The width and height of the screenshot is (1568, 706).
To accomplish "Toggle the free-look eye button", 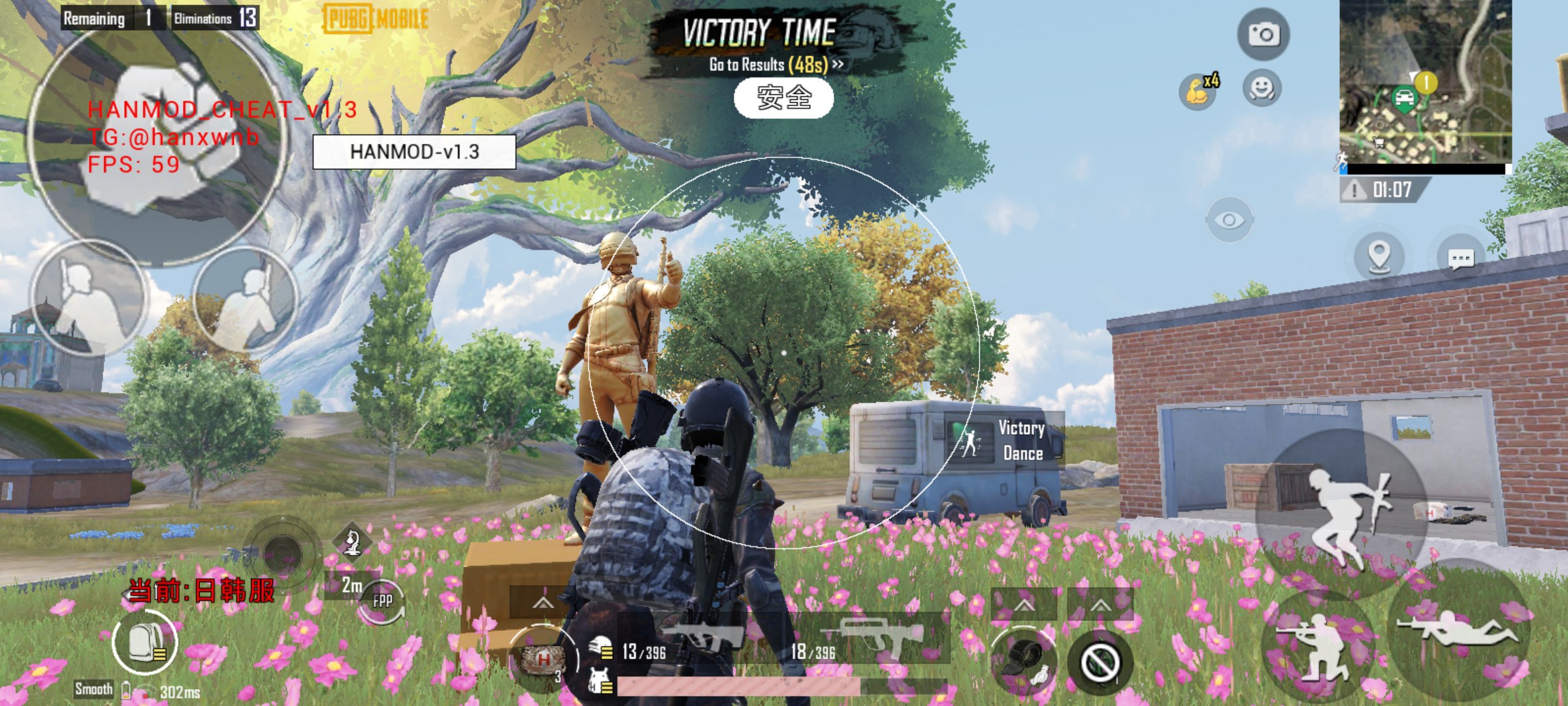I will [x=1229, y=220].
